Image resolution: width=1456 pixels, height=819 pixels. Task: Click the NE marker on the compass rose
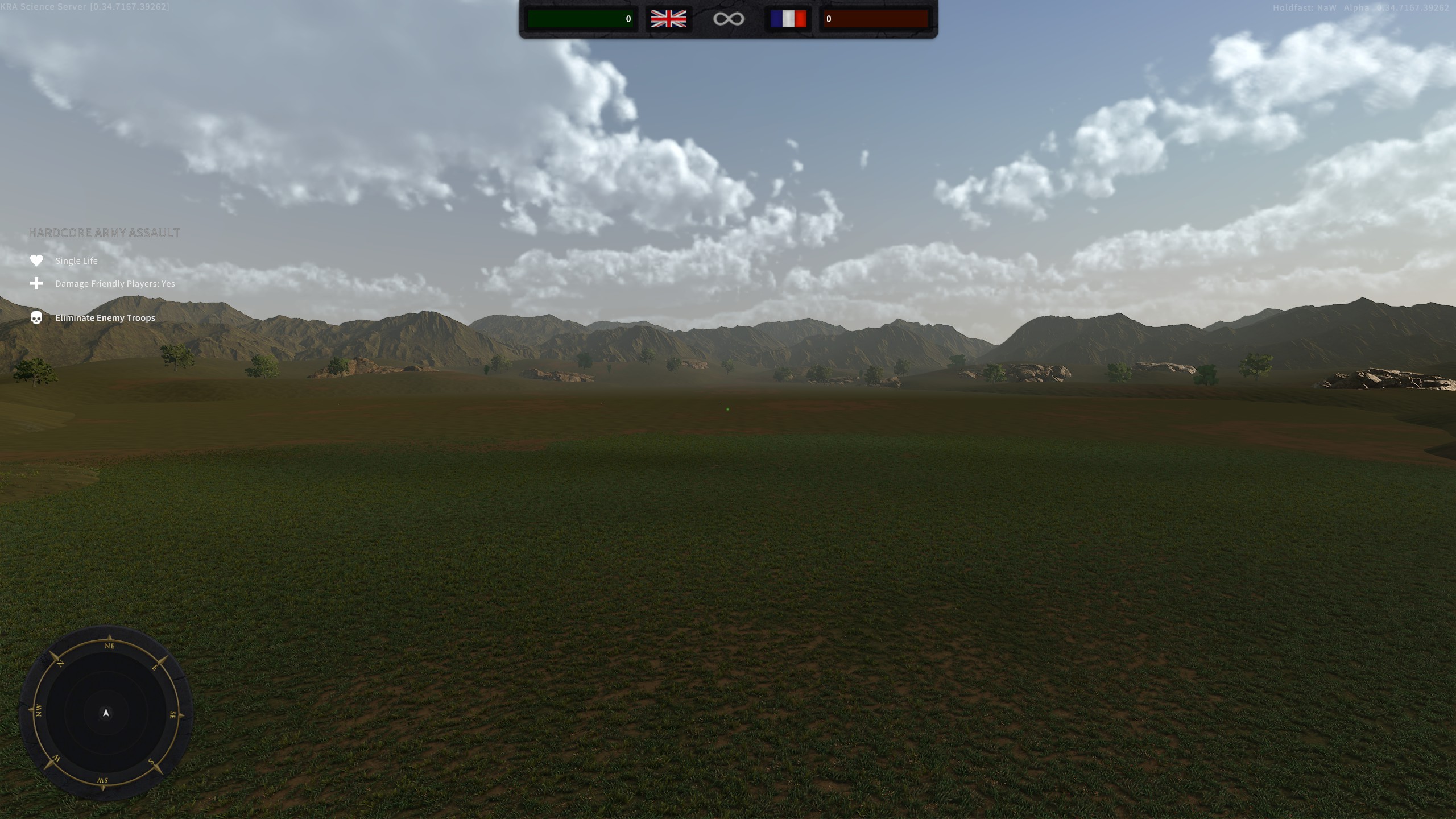coord(110,646)
